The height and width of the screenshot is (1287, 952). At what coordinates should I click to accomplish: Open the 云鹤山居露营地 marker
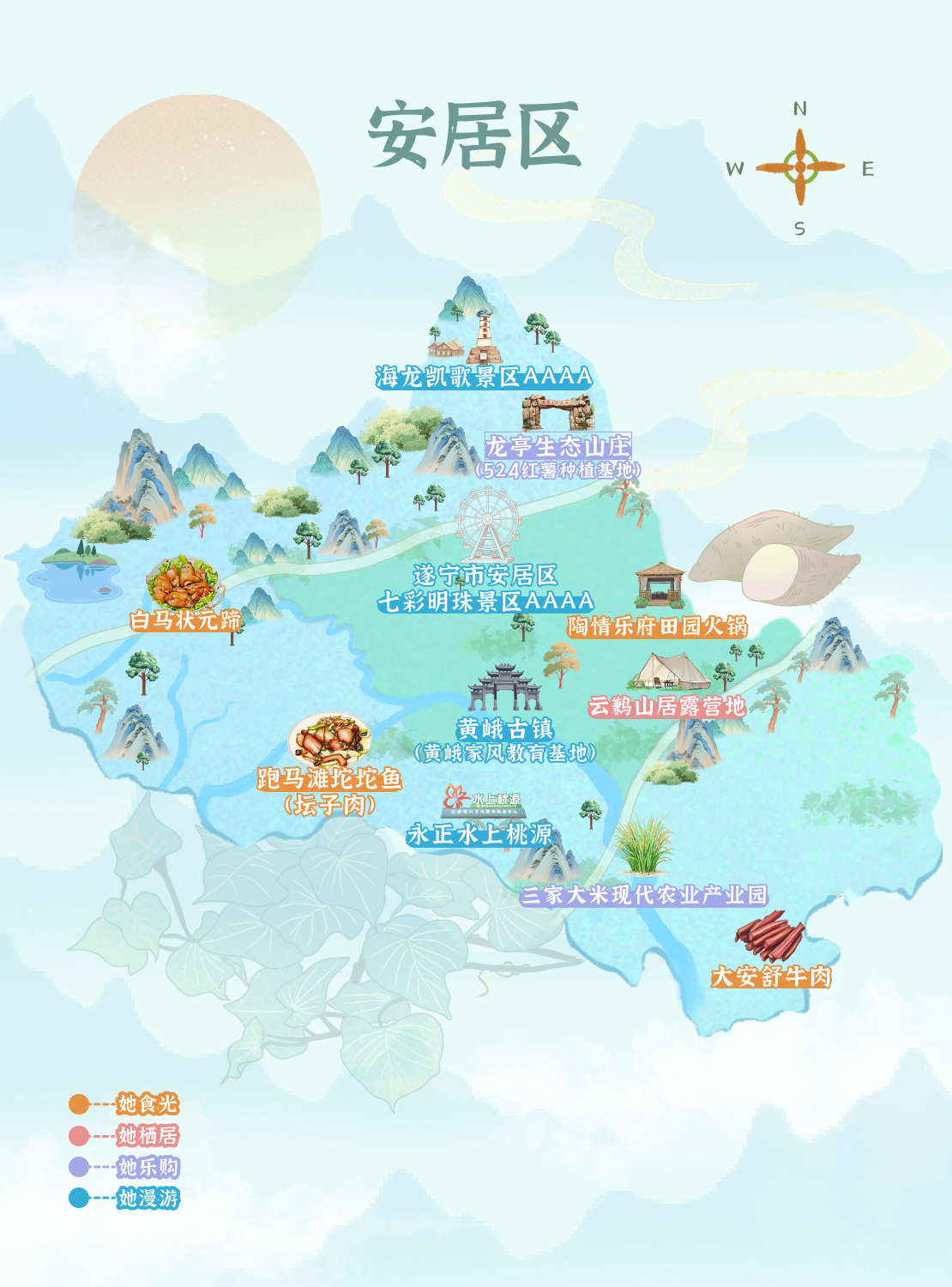(x=666, y=706)
